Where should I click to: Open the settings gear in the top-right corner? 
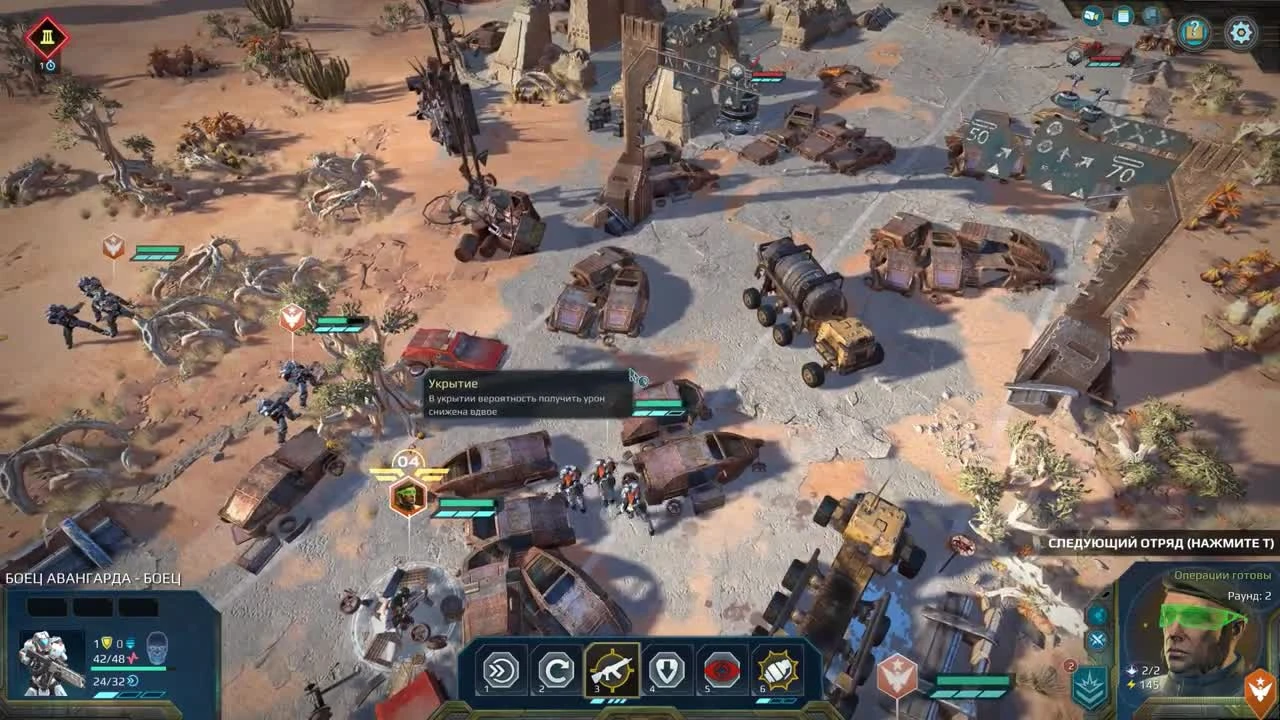pyautogui.click(x=1240, y=32)
